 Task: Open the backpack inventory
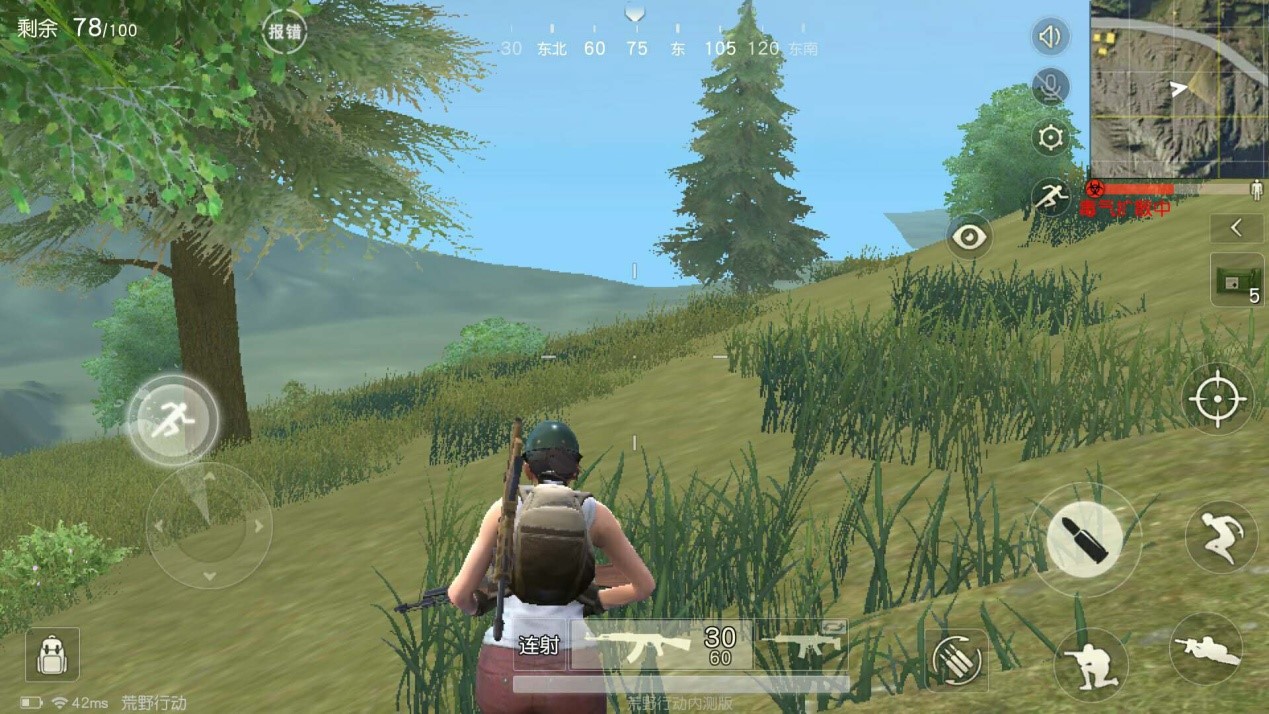click(x=52, y=656)
